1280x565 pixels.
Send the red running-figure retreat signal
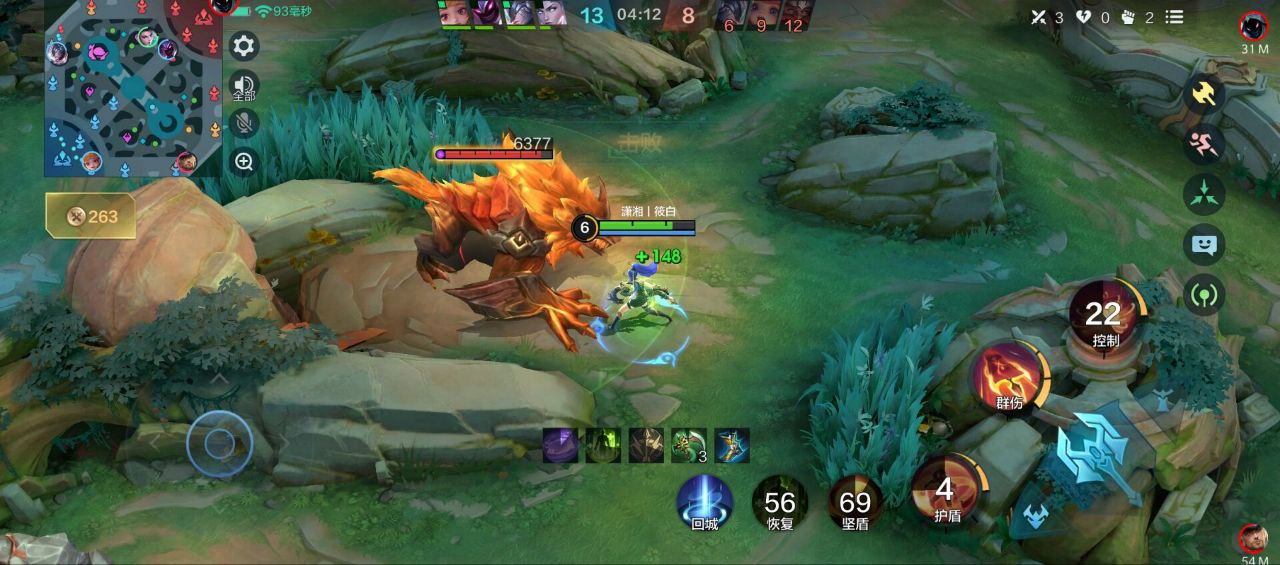pyautogui.click(x=1204, y=144)
